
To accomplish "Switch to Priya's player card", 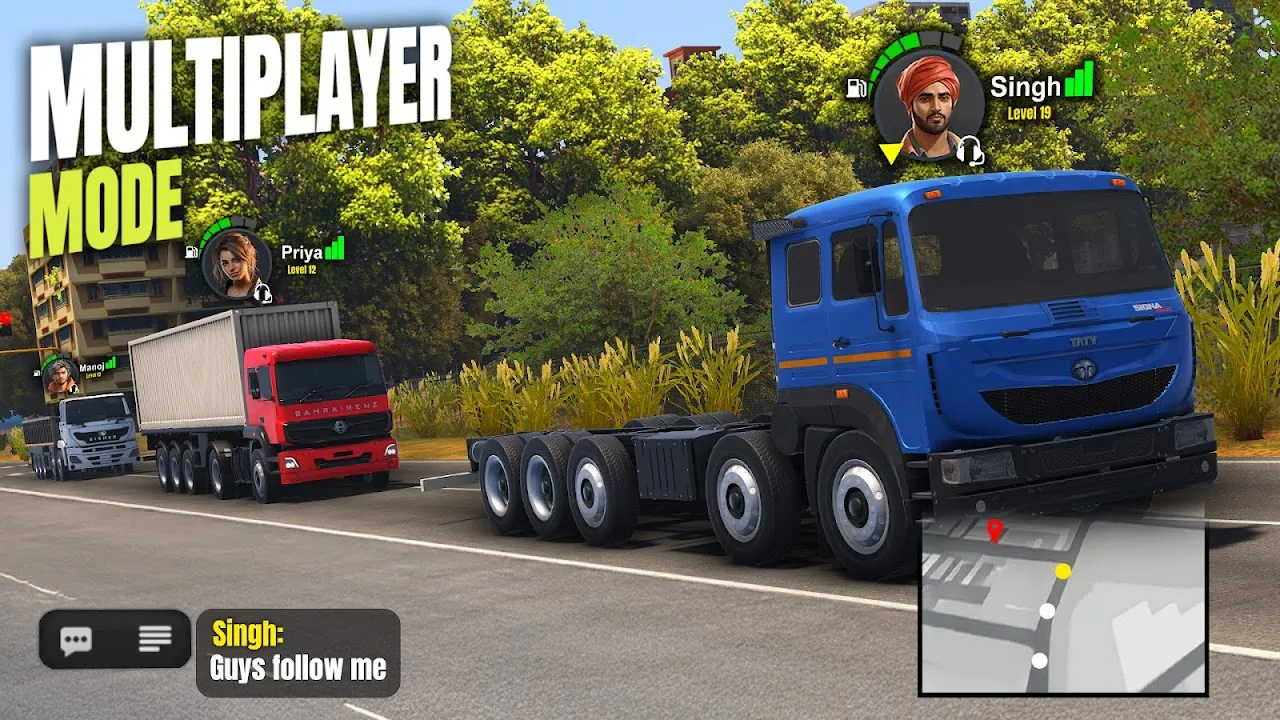I will coord(235,262).
